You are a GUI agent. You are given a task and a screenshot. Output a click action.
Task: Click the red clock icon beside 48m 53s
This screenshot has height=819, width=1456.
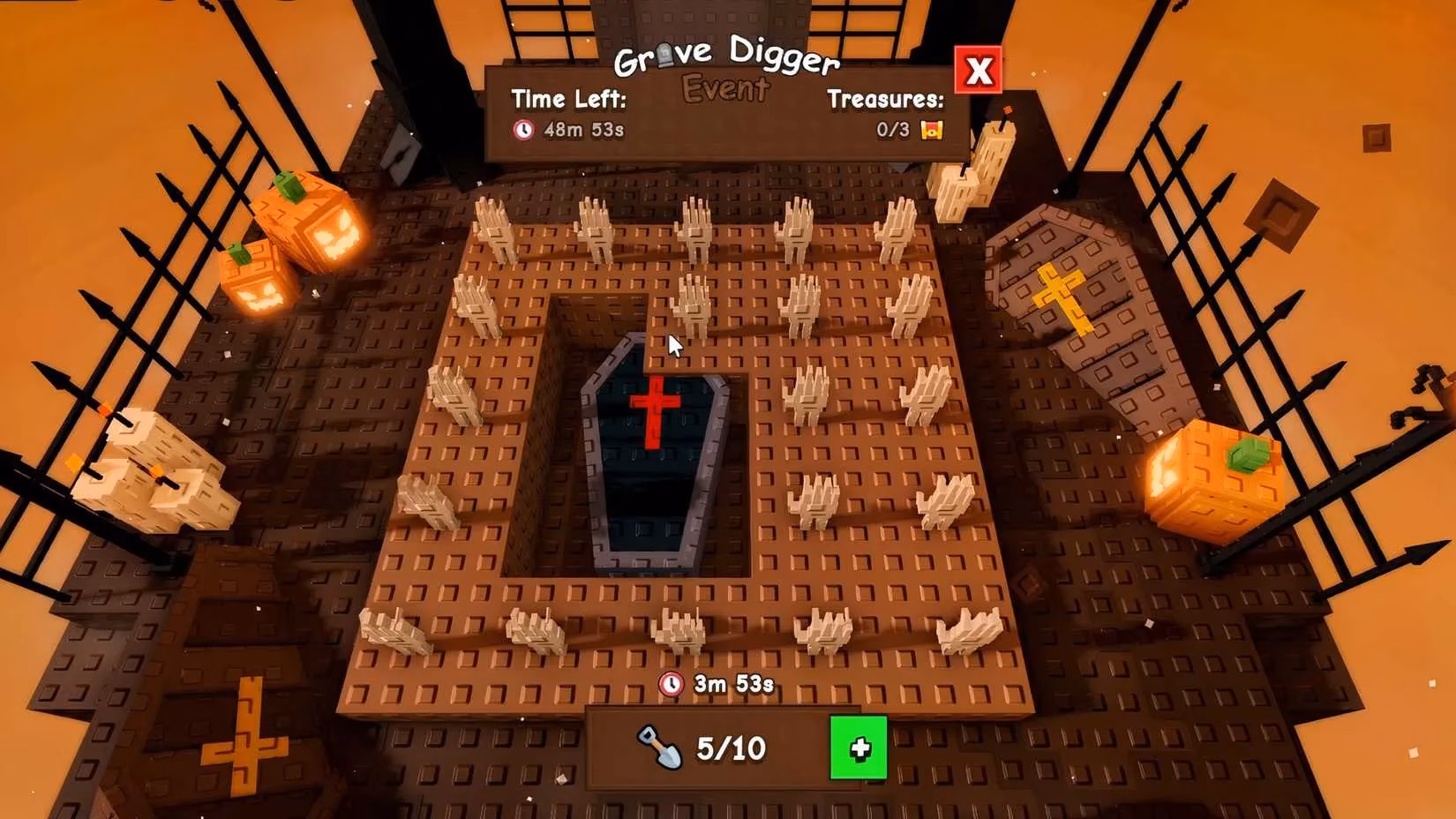(x=523, y=128)
